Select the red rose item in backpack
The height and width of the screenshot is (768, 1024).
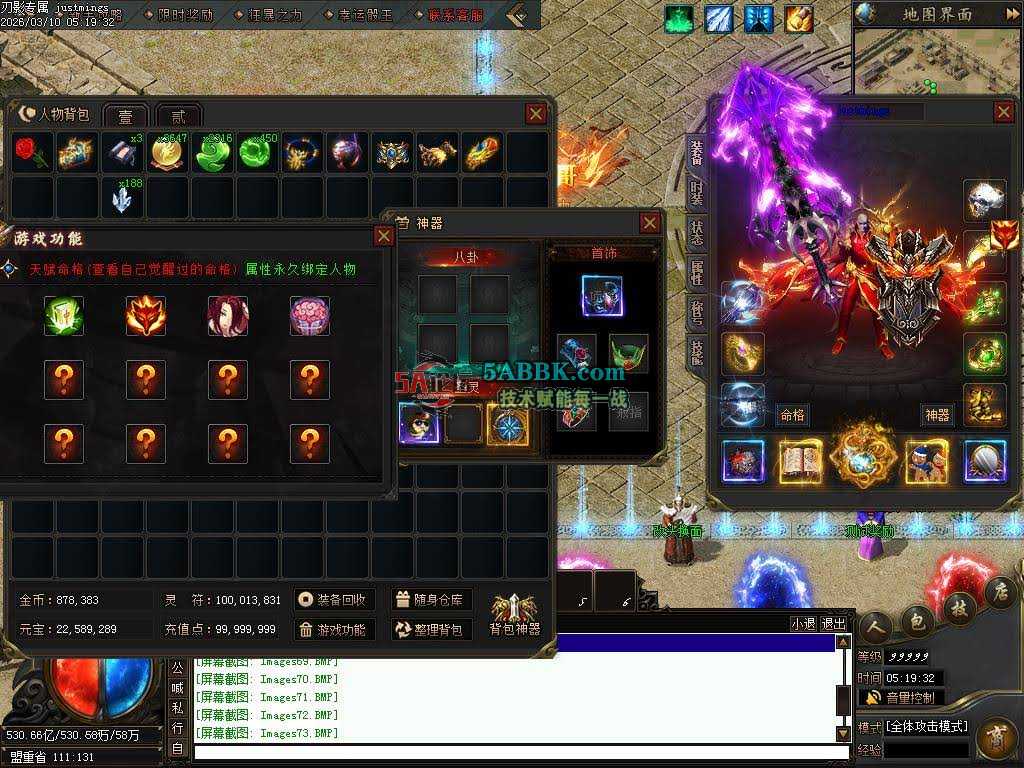[30, 152]
